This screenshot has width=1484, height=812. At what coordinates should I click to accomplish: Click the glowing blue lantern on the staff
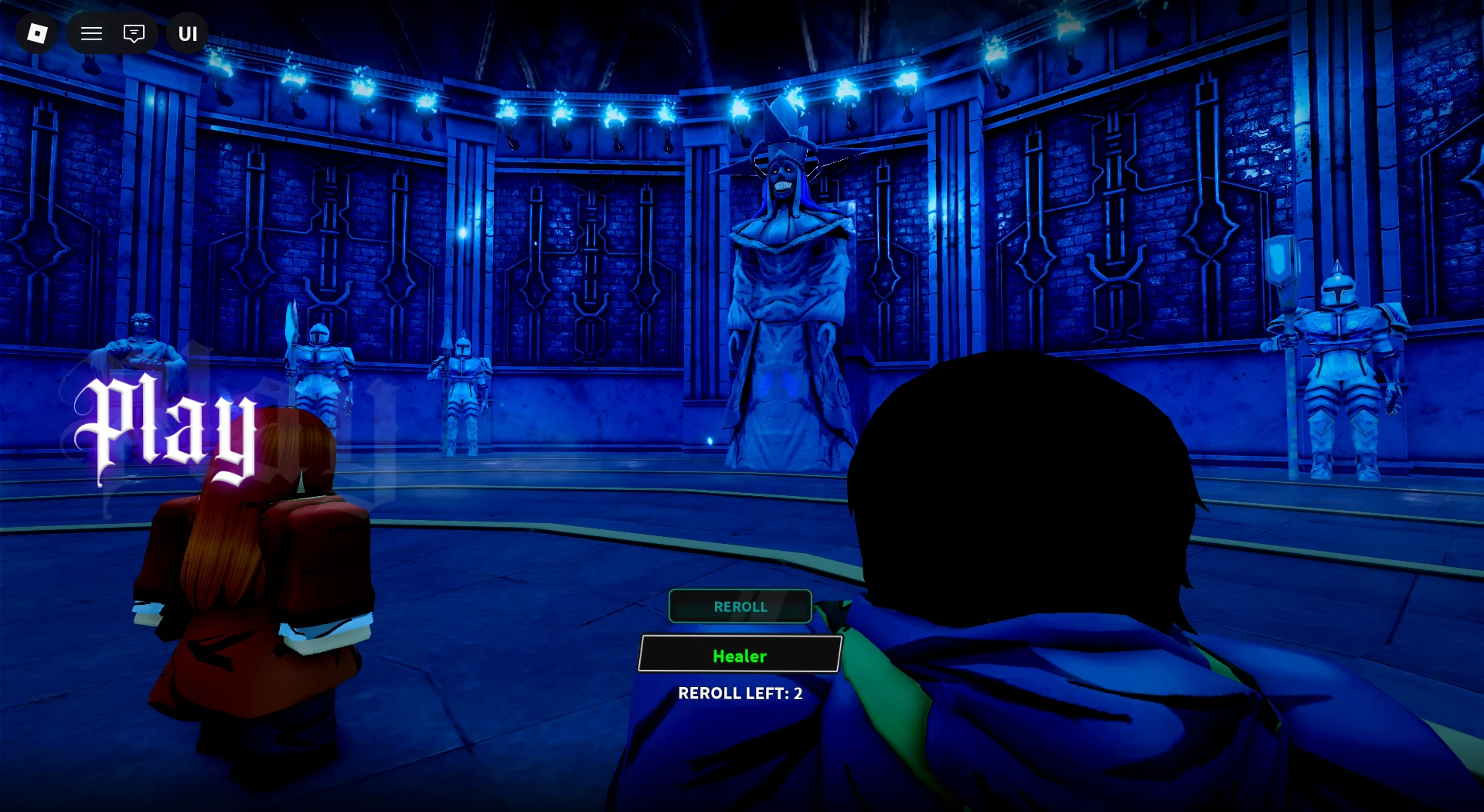[x=1281, y=263]
